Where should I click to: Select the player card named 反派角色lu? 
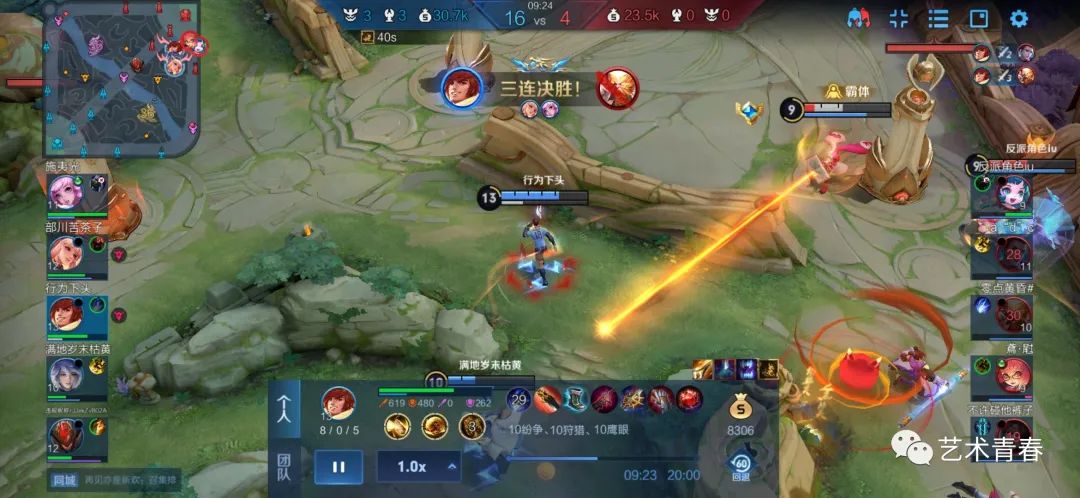(x=1000, y=192)
